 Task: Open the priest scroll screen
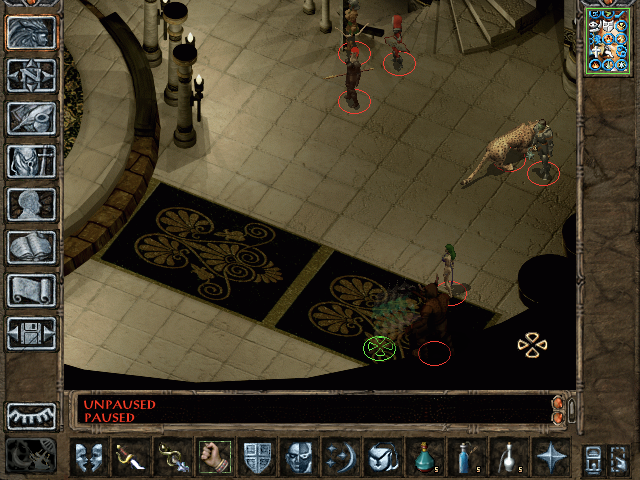32,289
